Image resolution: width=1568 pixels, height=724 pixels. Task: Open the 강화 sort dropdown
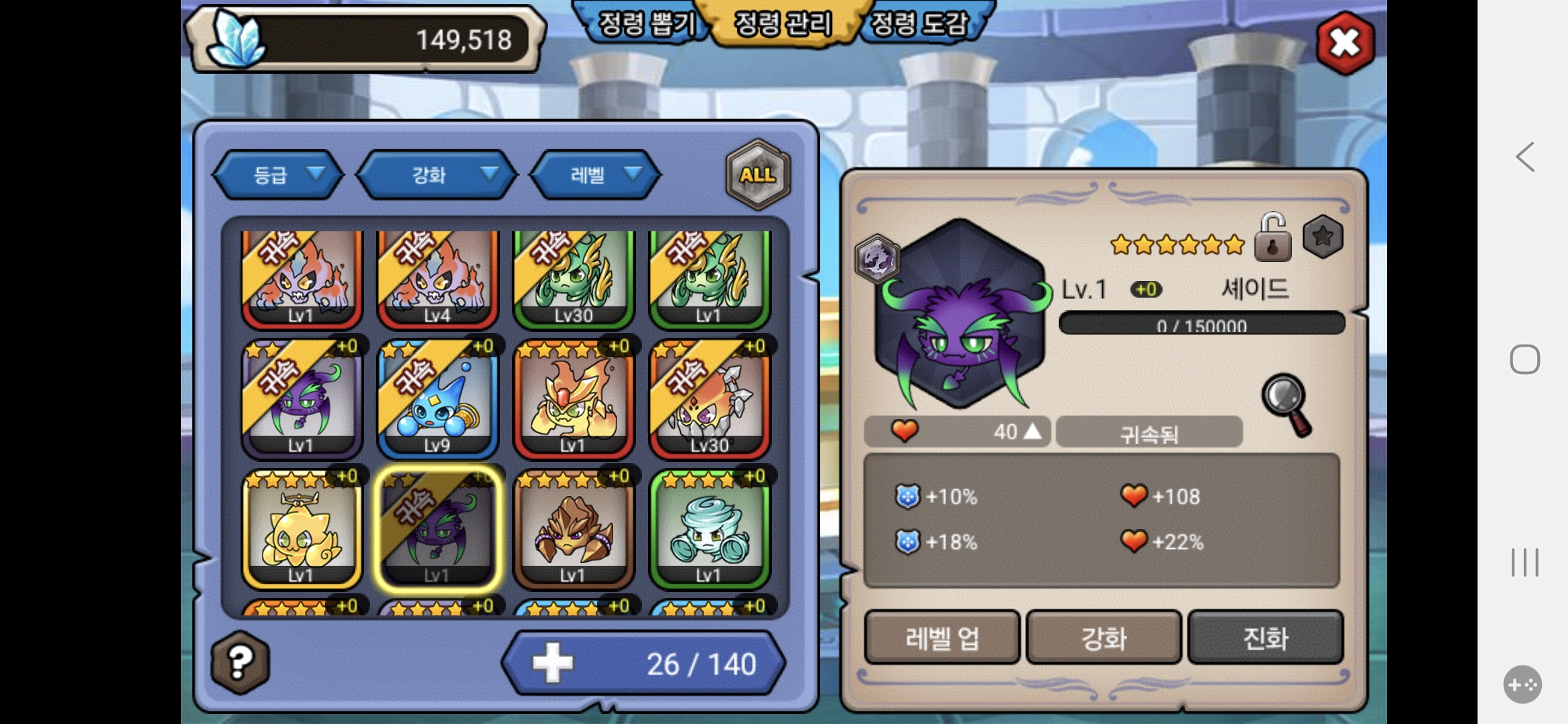(437, 175)
